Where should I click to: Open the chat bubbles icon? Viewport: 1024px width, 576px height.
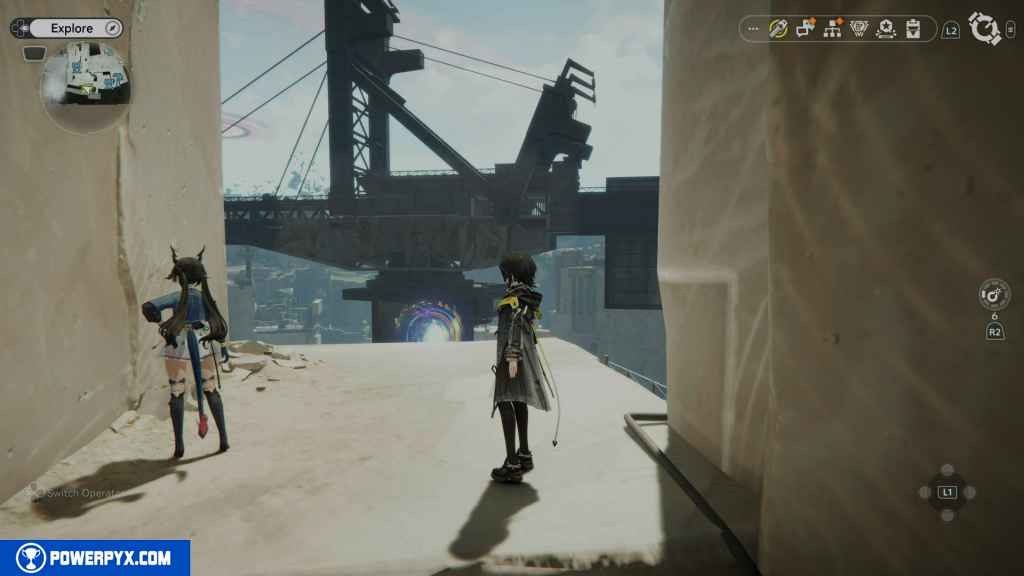(805, 29)
